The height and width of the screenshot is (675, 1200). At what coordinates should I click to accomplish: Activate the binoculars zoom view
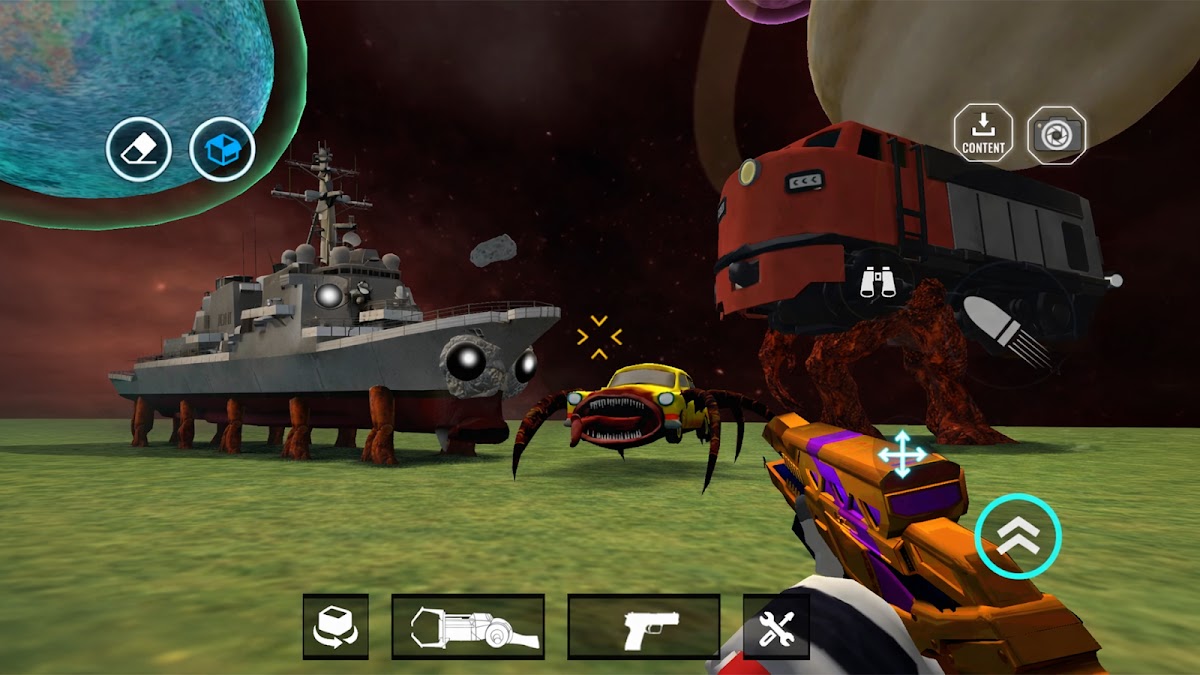(x=879, y=284)
